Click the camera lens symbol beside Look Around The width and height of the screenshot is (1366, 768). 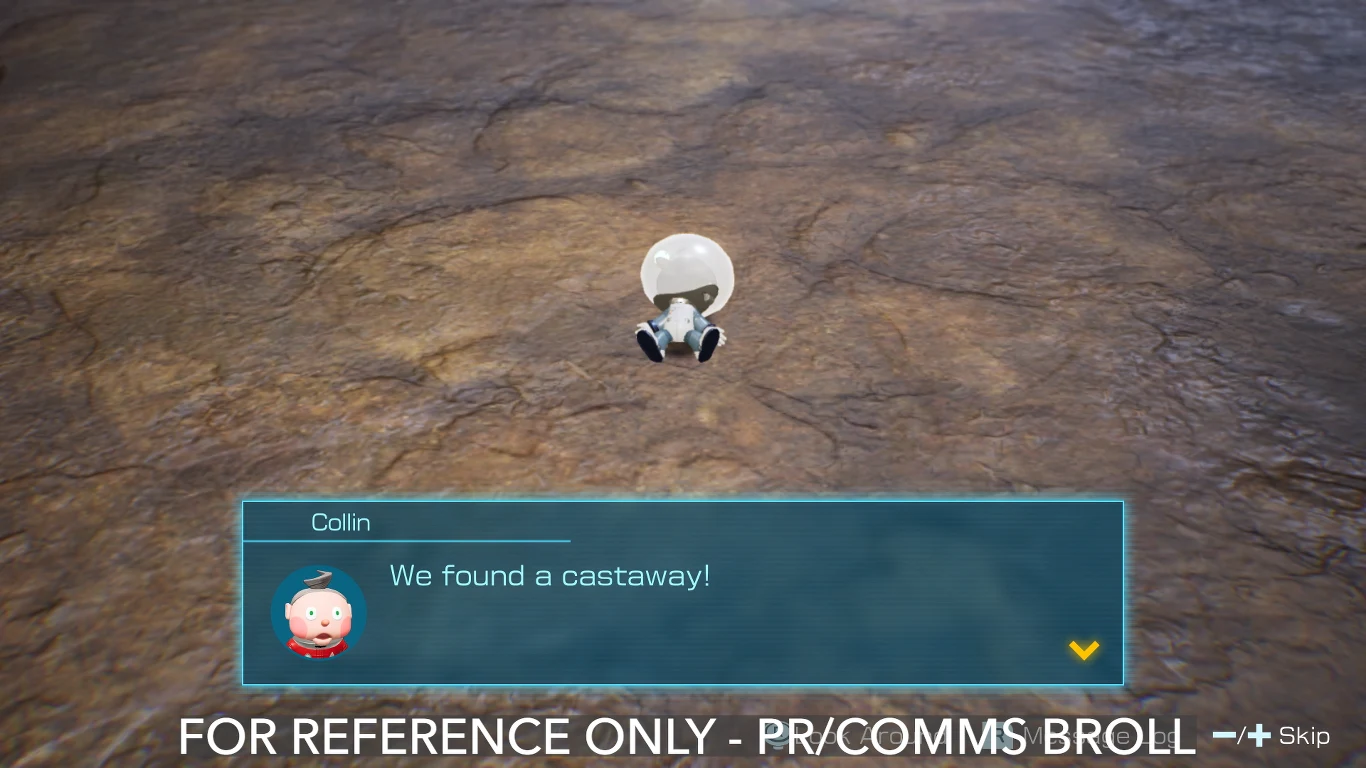[778, 737]
